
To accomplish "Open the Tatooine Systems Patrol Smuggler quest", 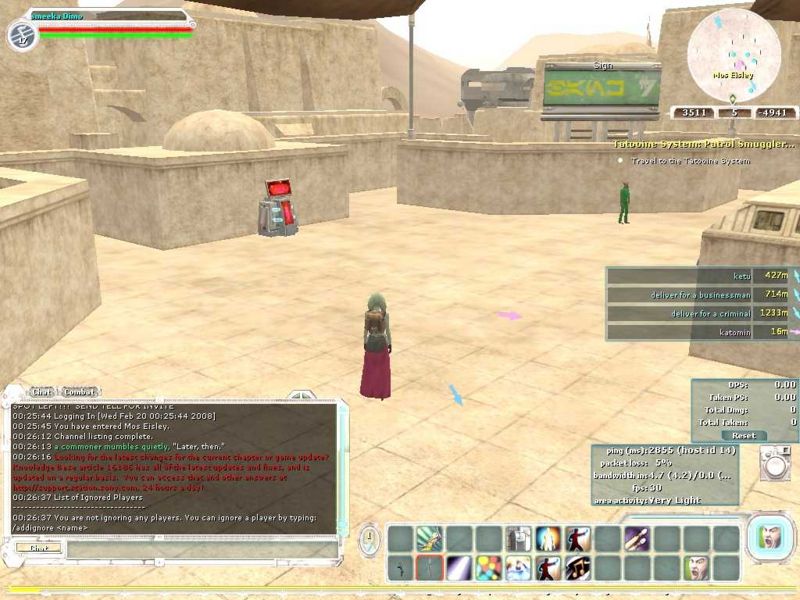I will coord(704,144).
